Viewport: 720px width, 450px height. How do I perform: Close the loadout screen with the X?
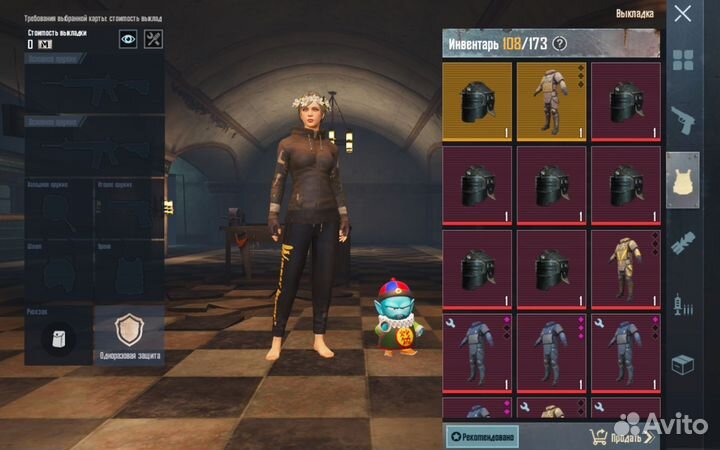tap(683, 14)
